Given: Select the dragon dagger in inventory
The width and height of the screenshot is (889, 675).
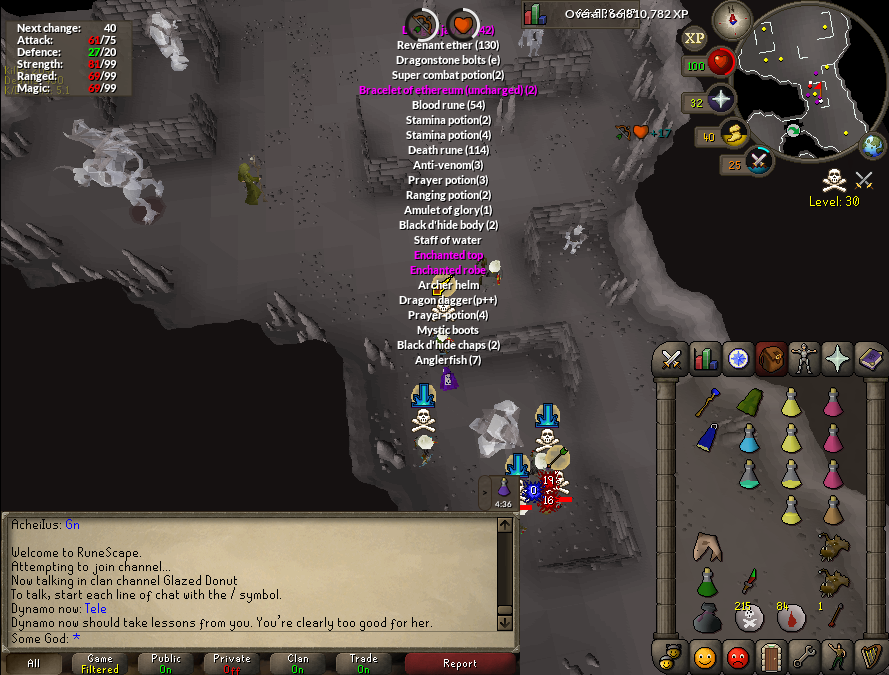Looking at the screenshot, I should click(x=749, y=580).
